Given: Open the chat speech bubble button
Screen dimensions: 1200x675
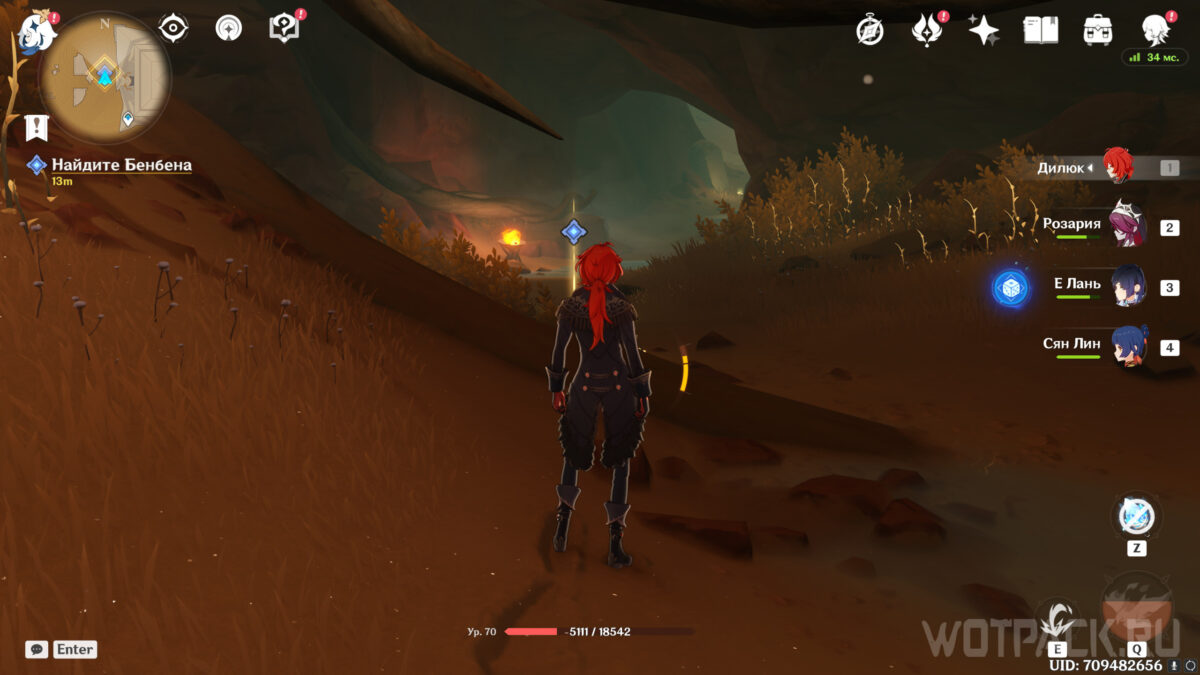Looking at the screenshot, I should [37, 649].
